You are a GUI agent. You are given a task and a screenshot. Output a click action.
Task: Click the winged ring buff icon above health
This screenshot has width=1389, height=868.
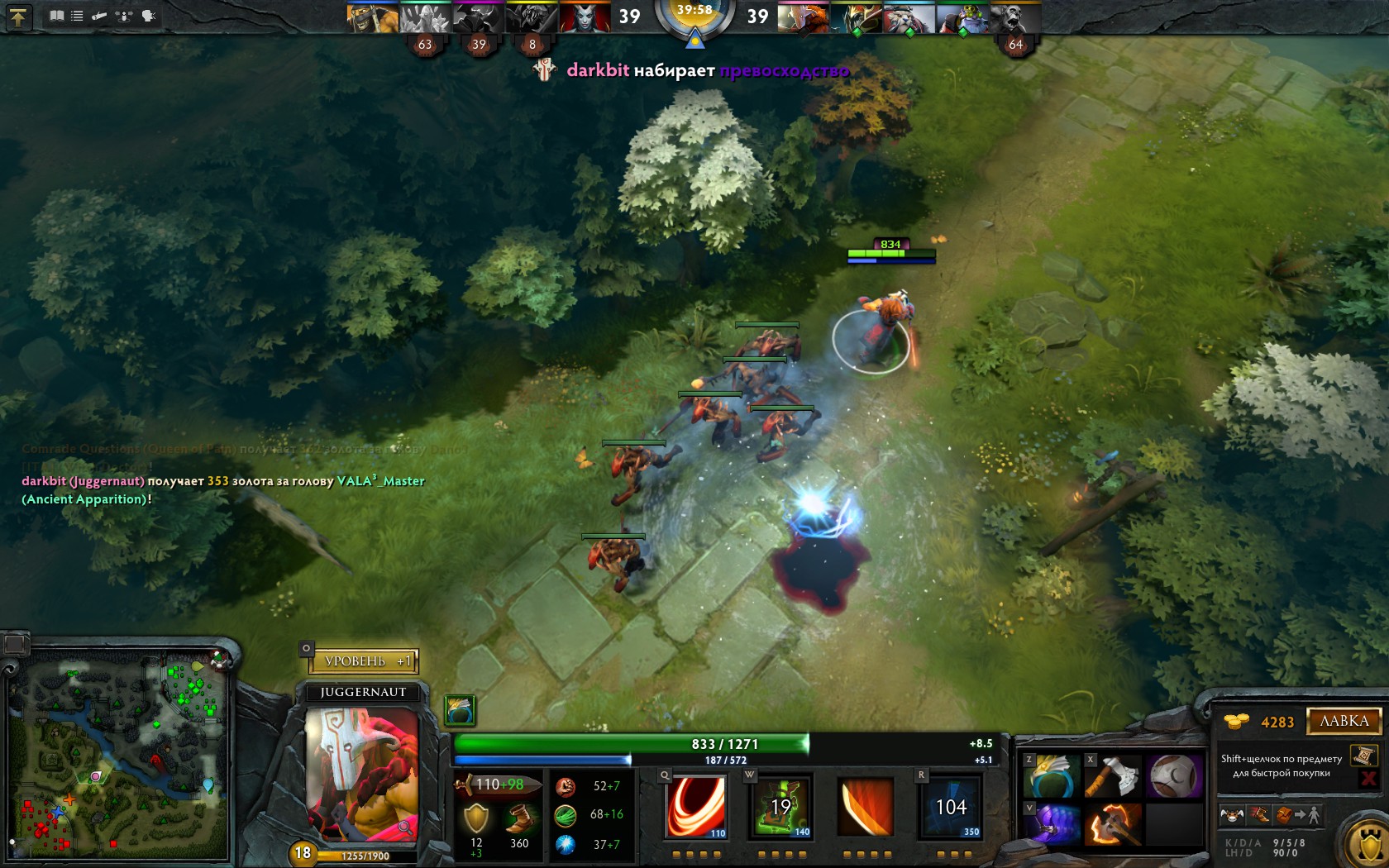(x=460, y=709)
